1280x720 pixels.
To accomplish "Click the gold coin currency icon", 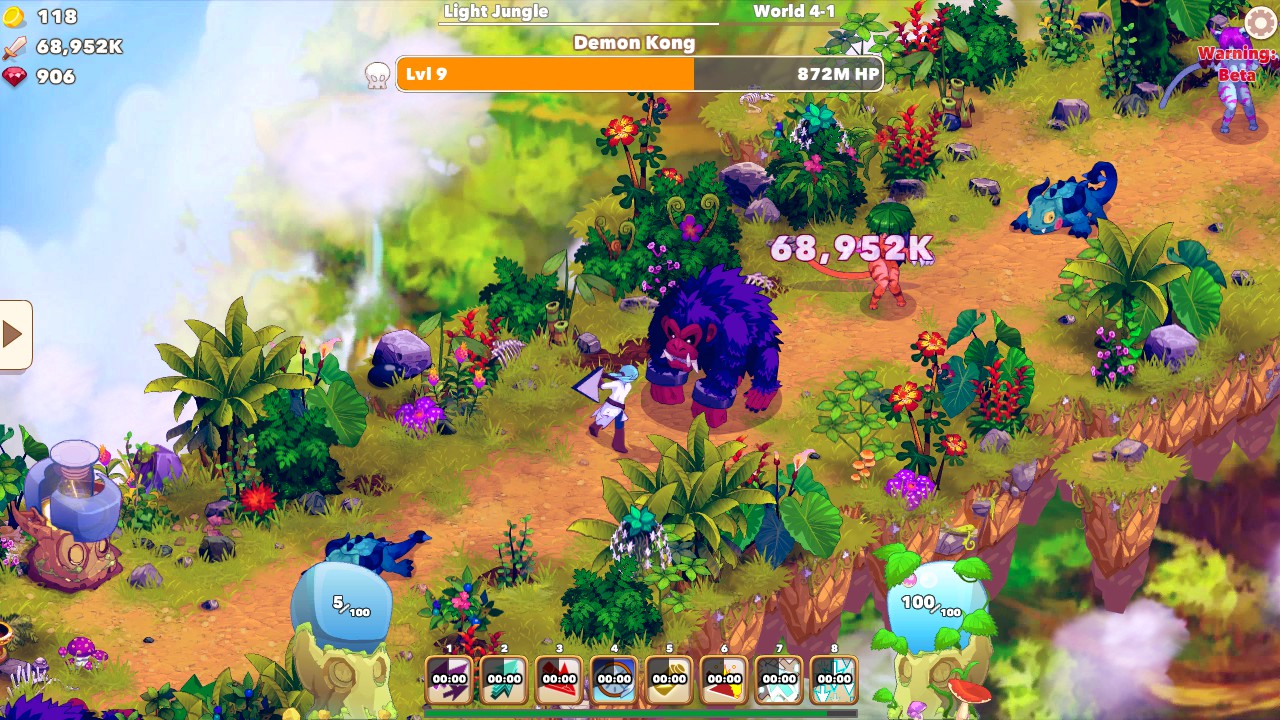I will point(12,14).
